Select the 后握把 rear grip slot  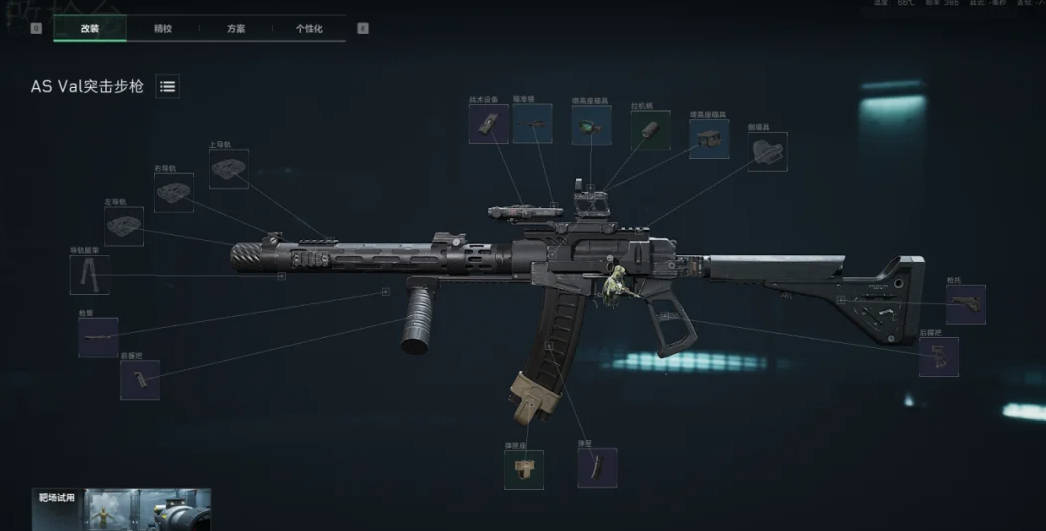click(x=938, y=357)
